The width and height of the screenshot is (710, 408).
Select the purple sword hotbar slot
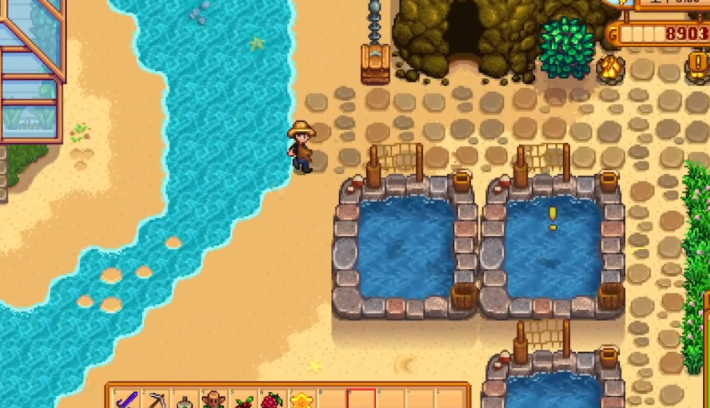(x=127, y=400)
